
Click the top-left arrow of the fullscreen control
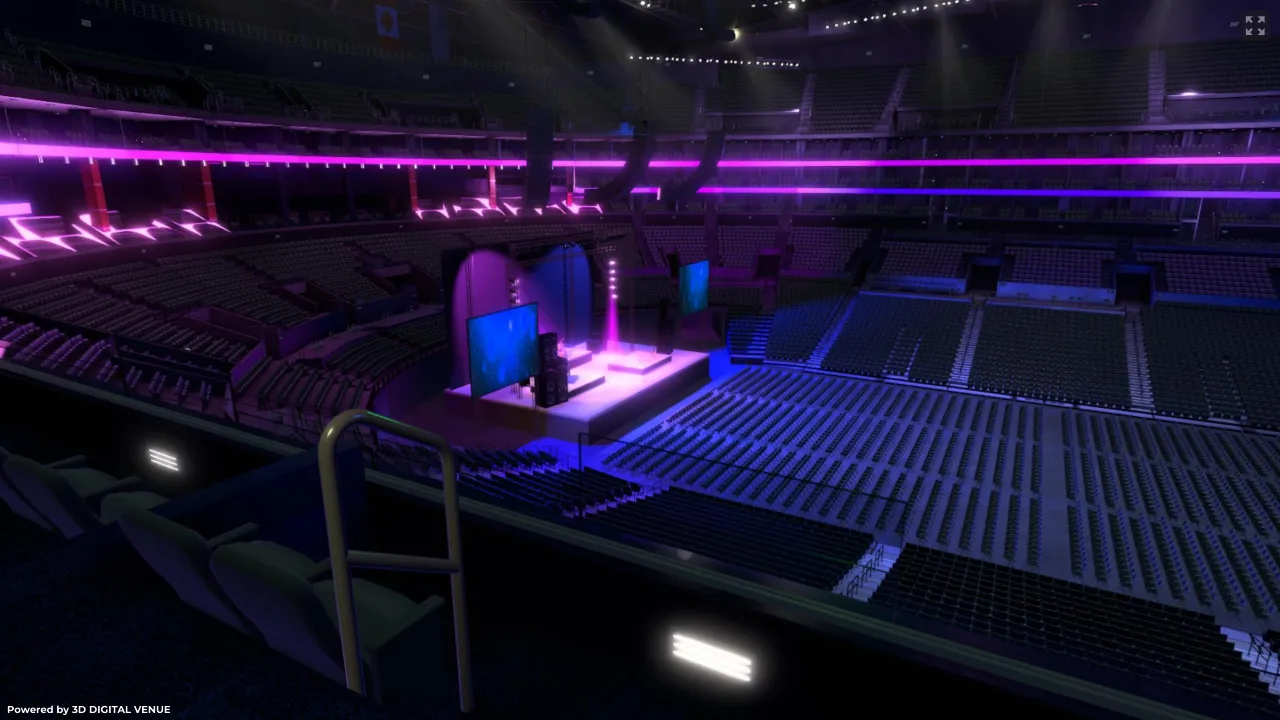[1249, 19]
